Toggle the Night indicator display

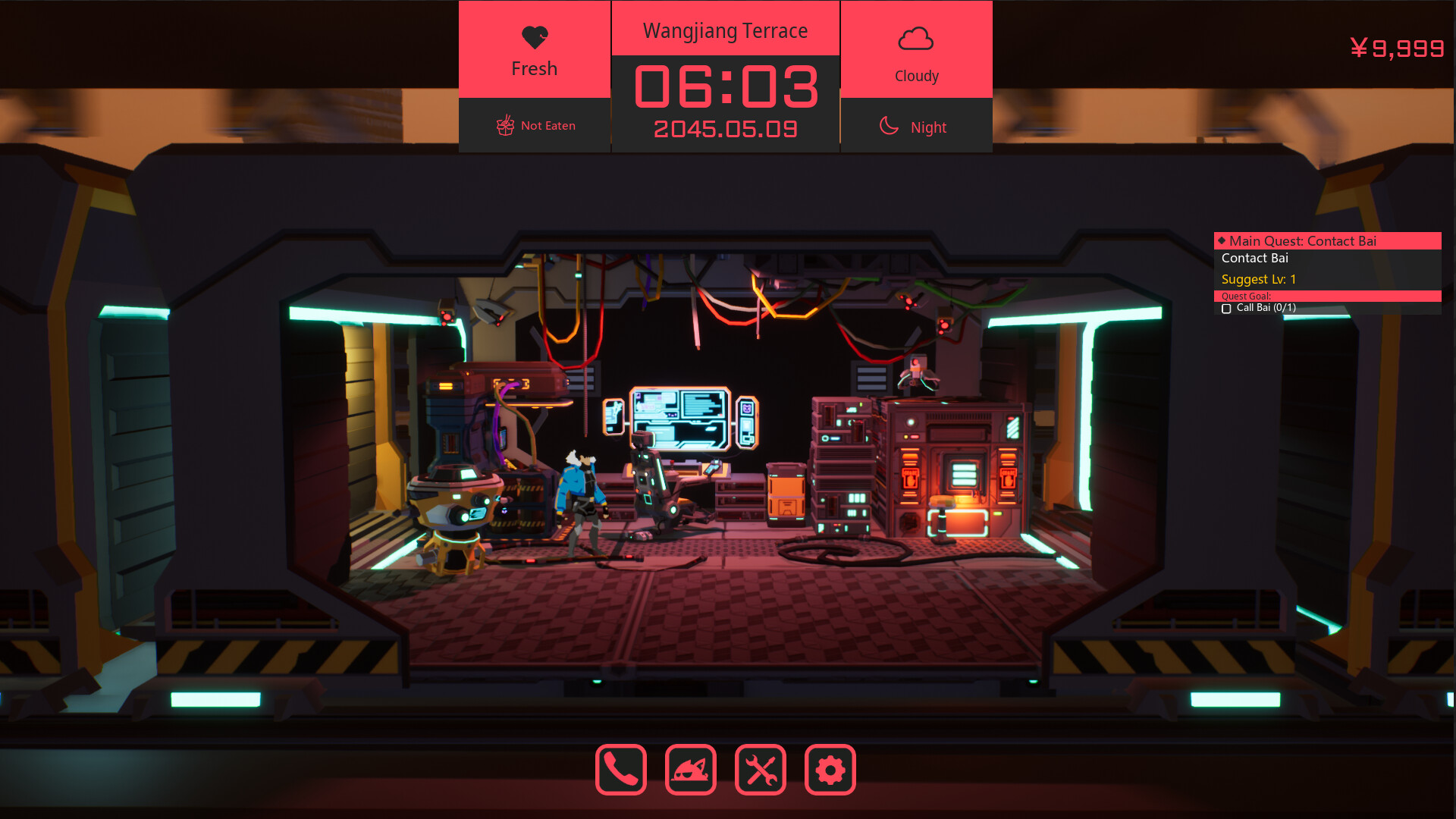[x=916, y=126]
